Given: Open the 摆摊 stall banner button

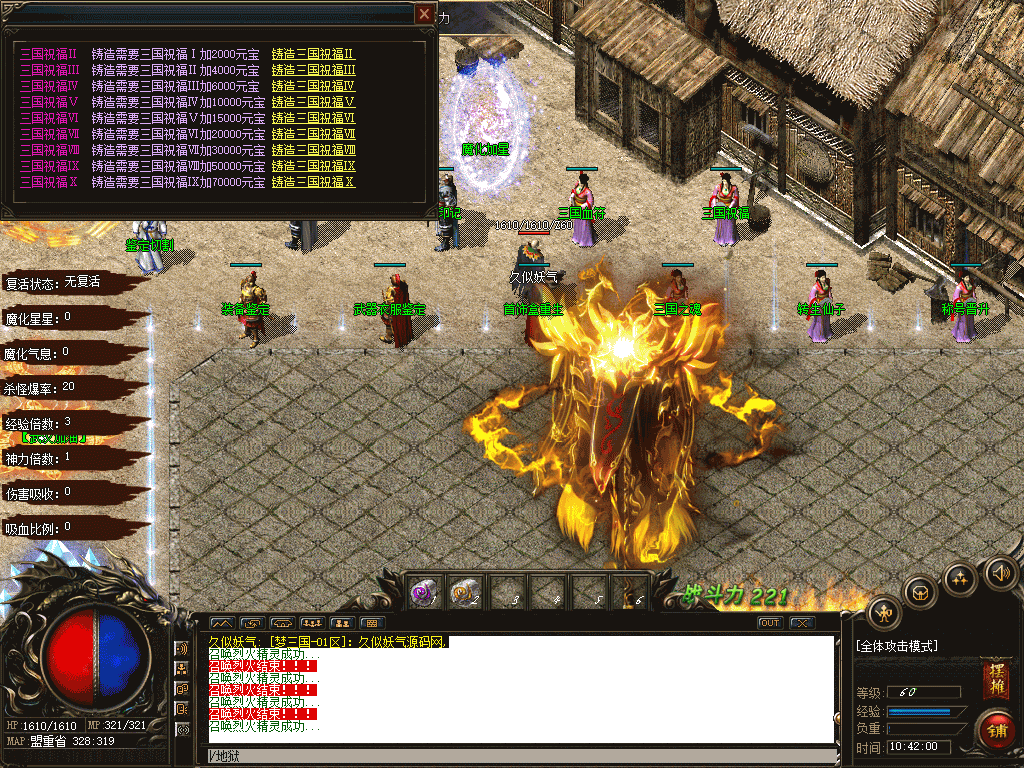Looking at the screenshot, I should (995, 680).
